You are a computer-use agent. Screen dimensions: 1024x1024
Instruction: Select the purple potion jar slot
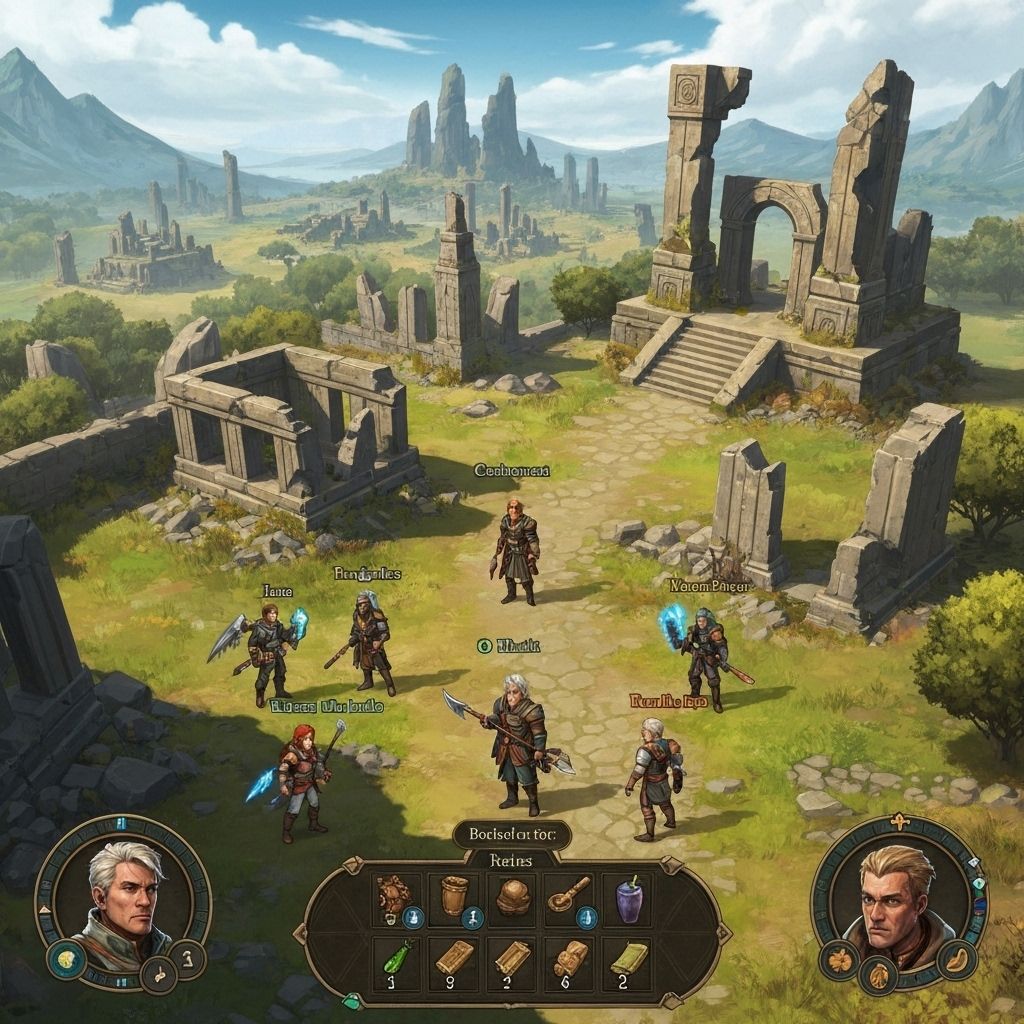628,897
